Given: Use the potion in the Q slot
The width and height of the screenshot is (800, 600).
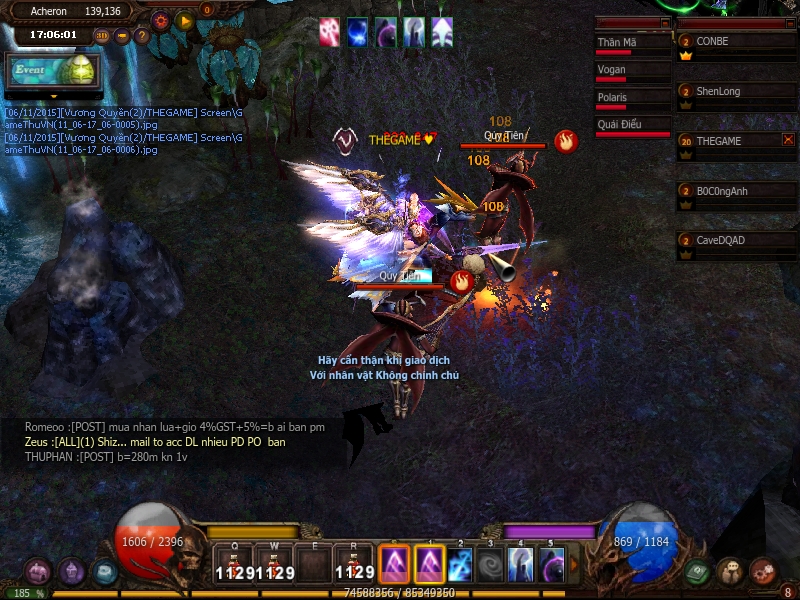Looking at the screenshot, I should click(233, 565).
